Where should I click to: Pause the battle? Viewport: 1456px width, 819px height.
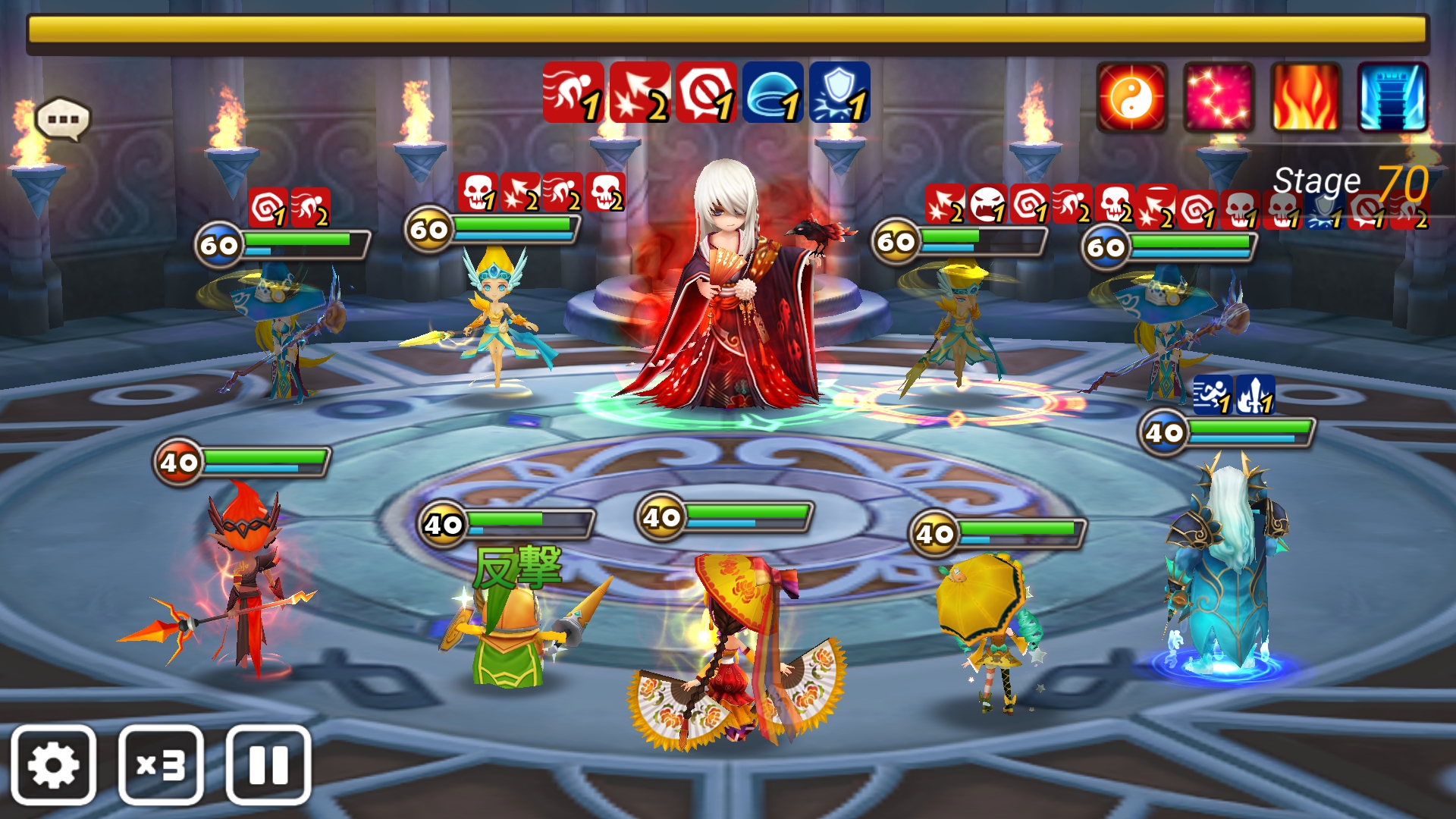268,764
